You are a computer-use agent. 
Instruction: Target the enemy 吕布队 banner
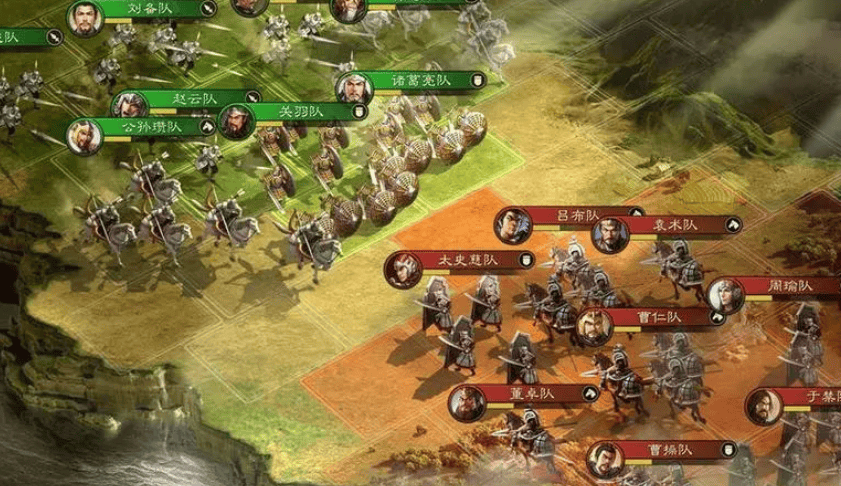[578, 216]
